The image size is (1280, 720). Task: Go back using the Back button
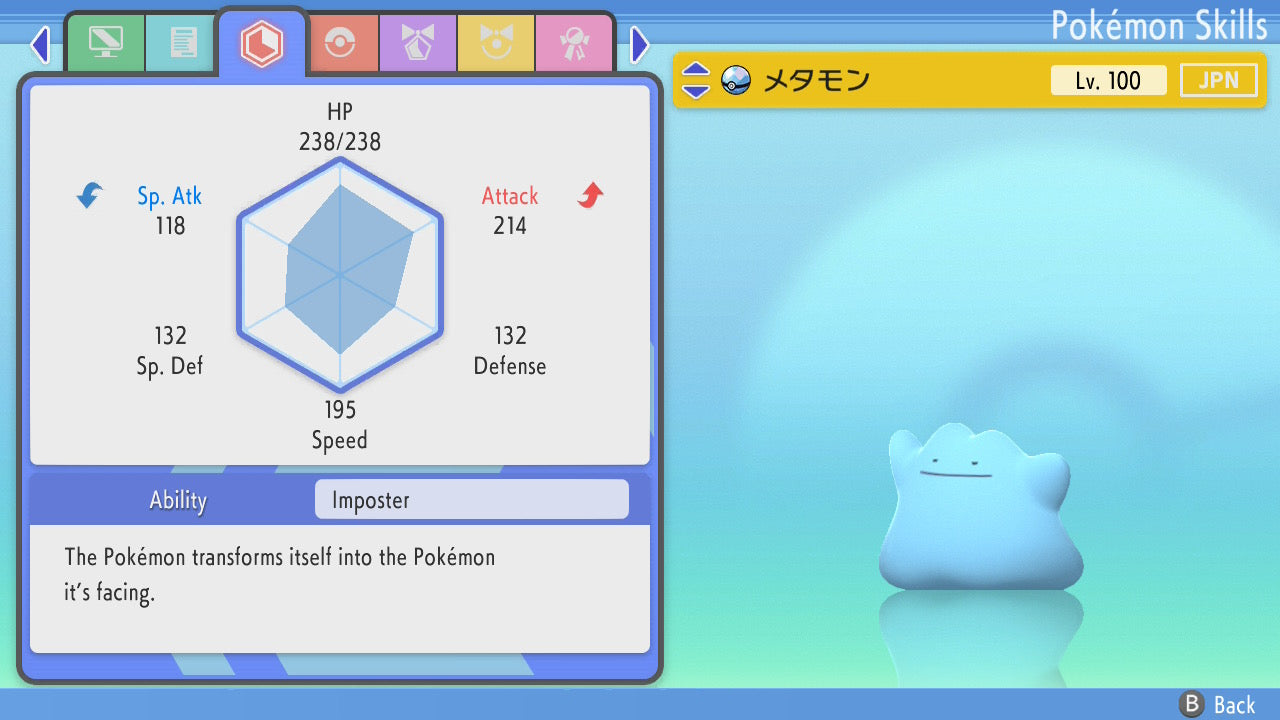1218,705
